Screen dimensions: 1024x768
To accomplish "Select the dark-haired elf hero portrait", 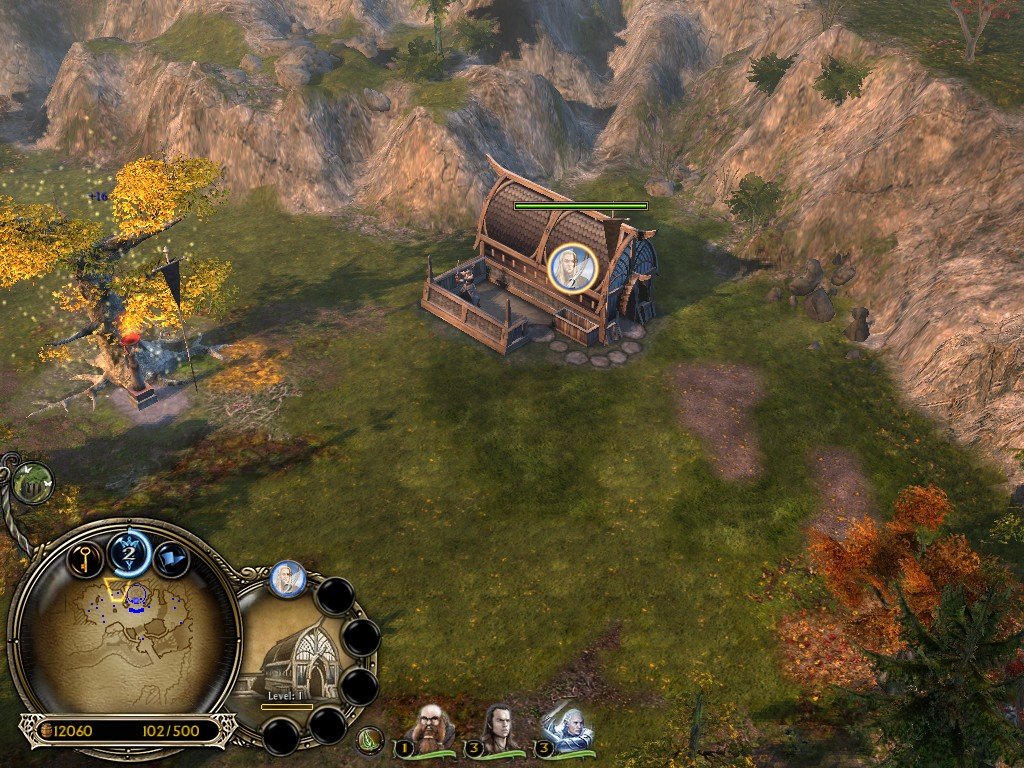I will tap(499, 728).
